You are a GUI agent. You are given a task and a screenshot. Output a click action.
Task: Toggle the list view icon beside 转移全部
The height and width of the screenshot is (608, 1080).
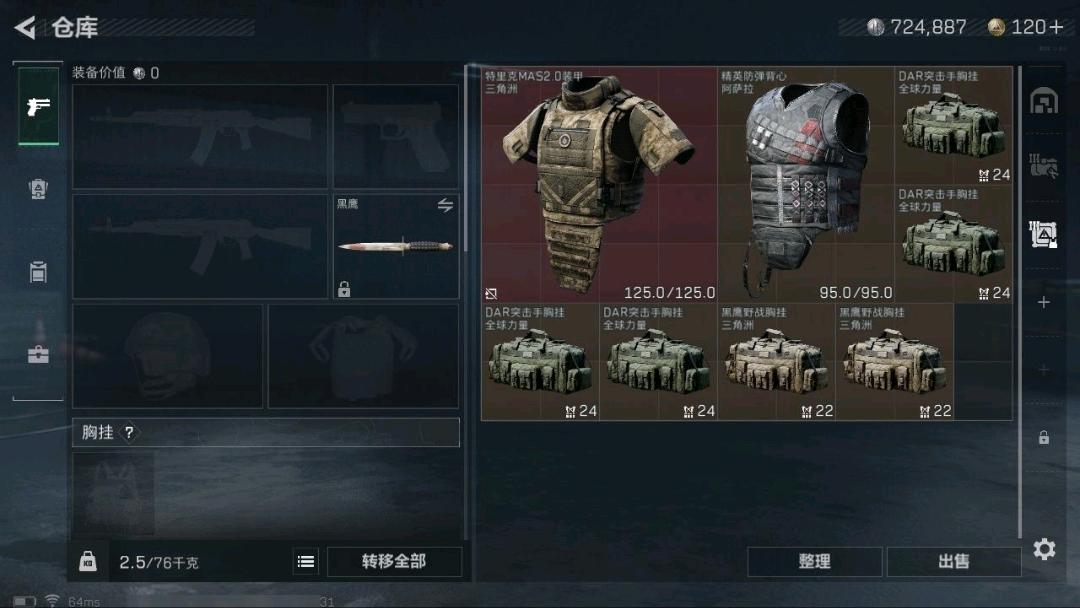click(x=306, y=562)
